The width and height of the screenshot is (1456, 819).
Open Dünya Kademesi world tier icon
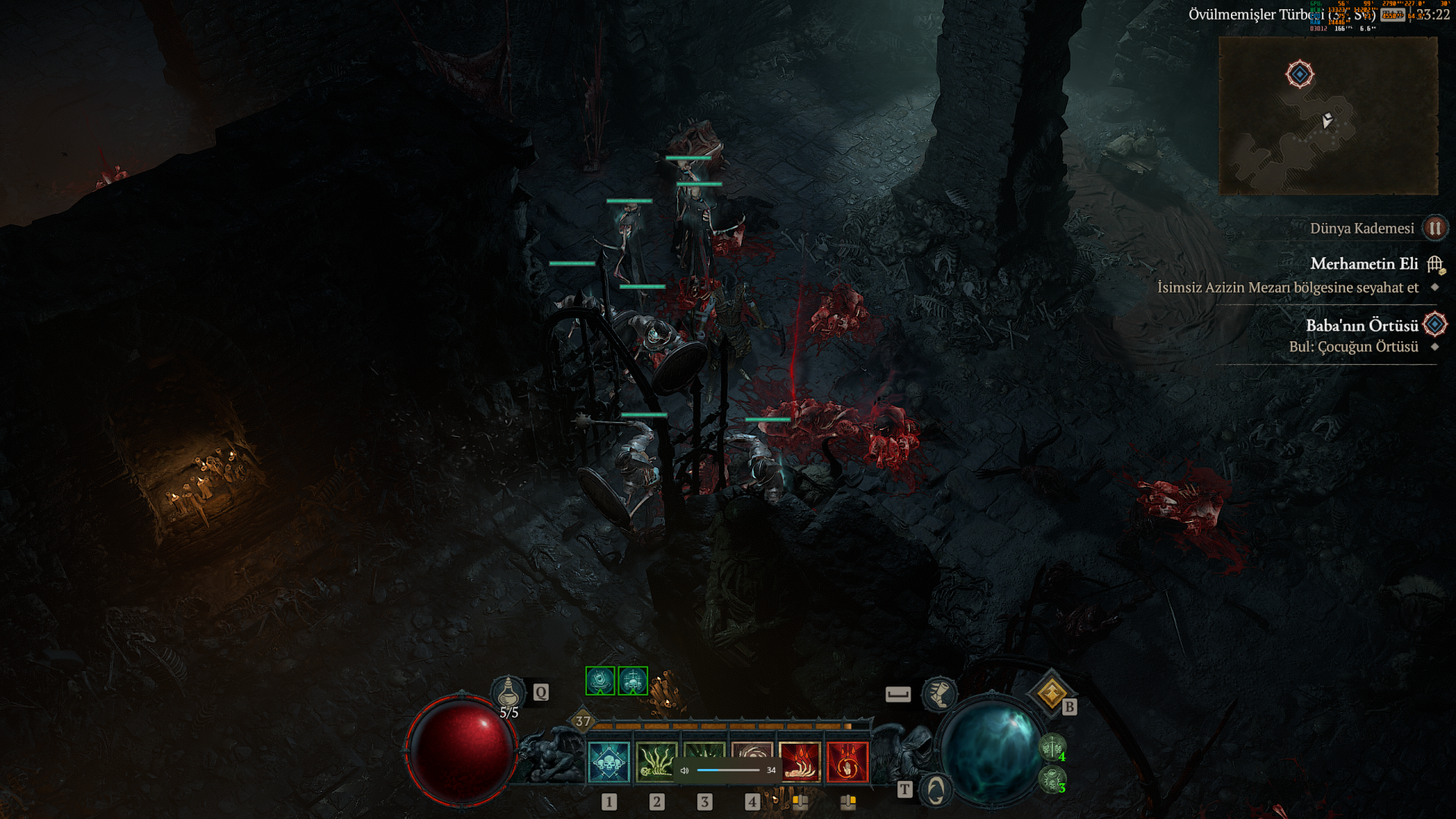click(1435, 228)
